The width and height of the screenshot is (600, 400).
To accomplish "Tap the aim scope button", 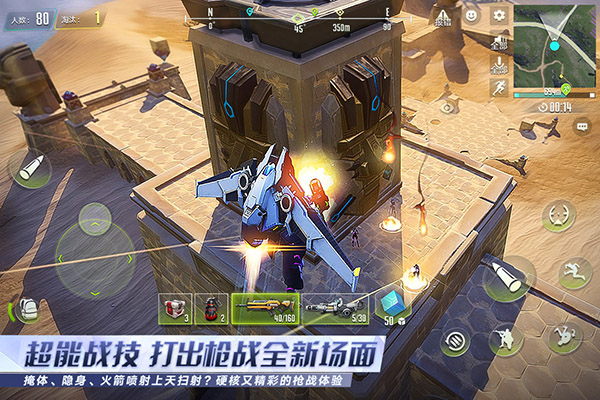I will pos(557,215).
